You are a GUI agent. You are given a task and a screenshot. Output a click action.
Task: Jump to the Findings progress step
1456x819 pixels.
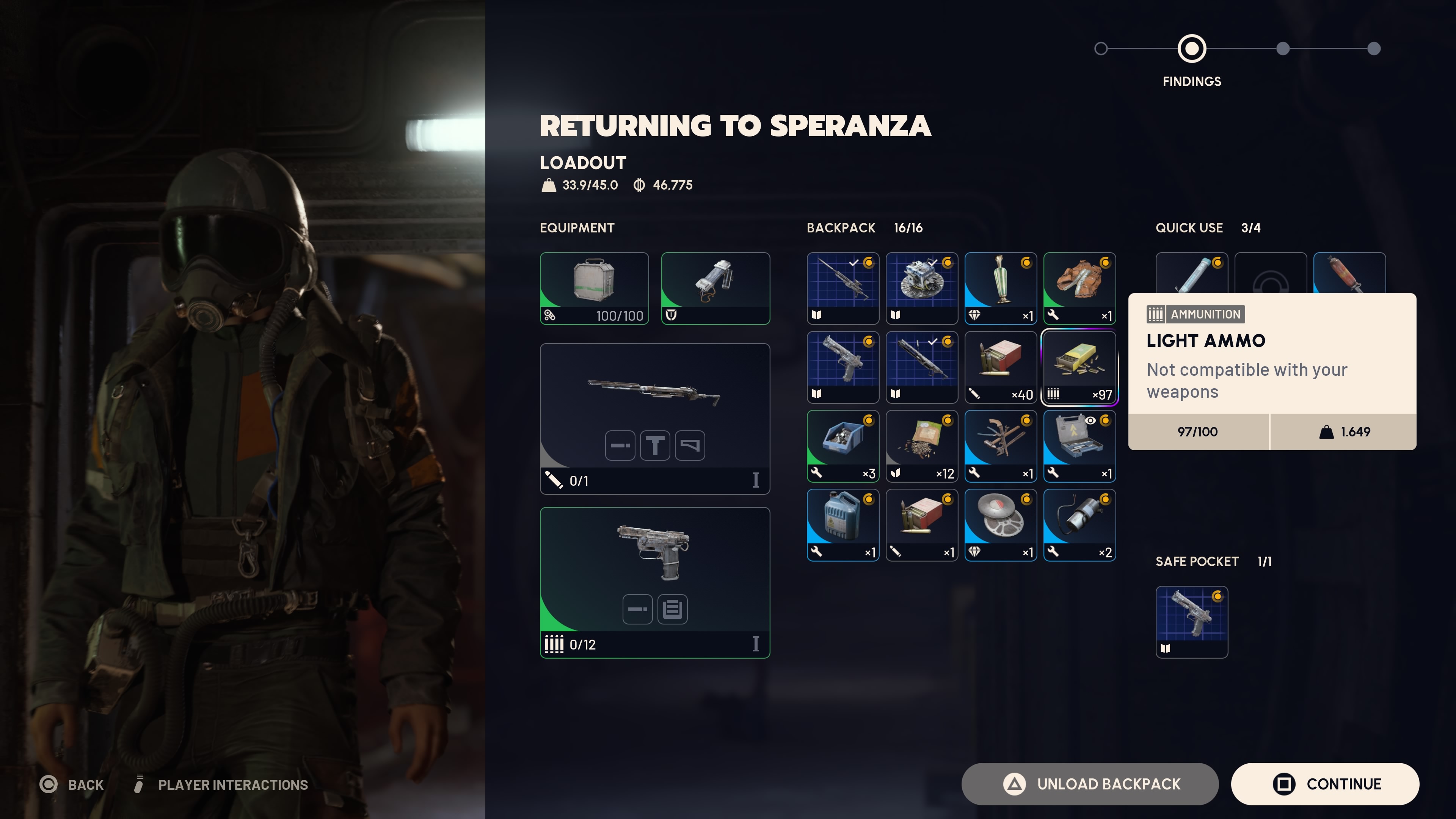point(1191,49)
